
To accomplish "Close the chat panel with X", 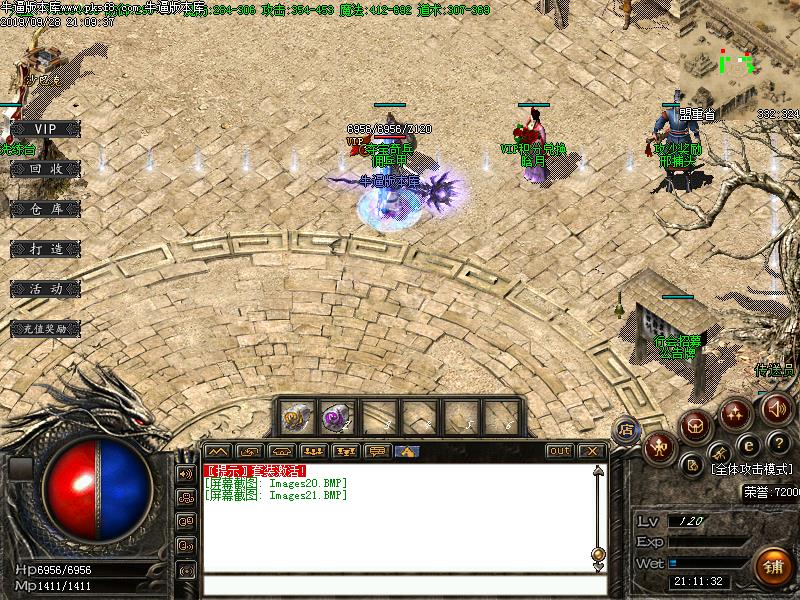I will click(592, 451).
